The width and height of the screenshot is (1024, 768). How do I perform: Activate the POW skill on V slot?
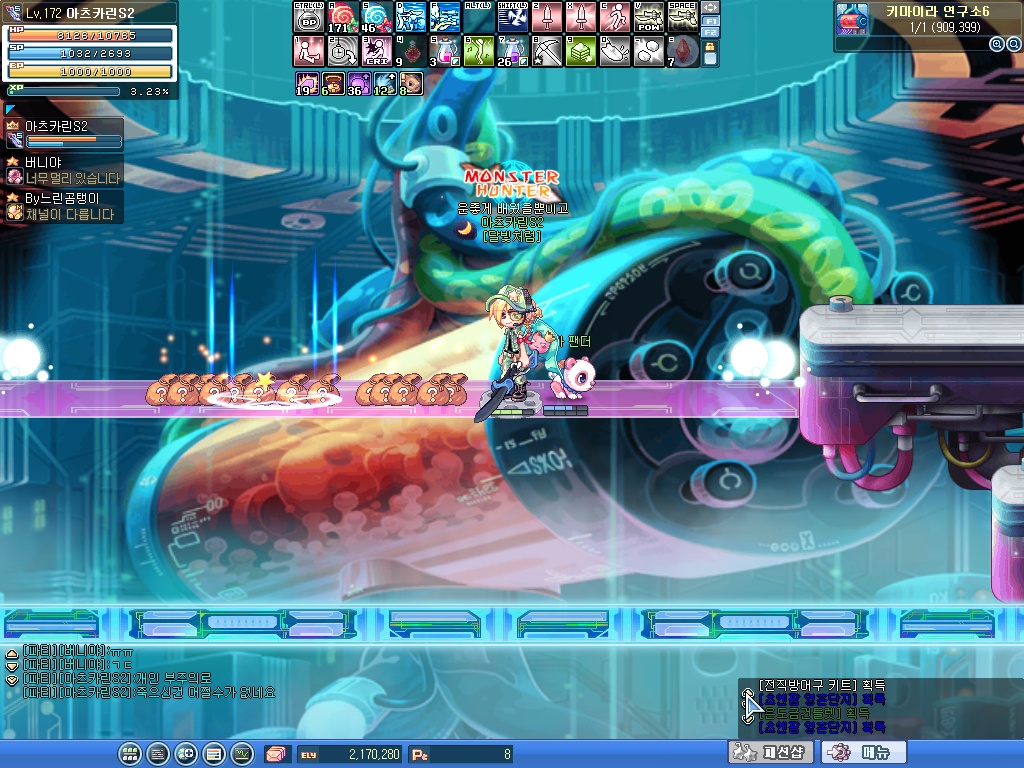pos(648,17)
